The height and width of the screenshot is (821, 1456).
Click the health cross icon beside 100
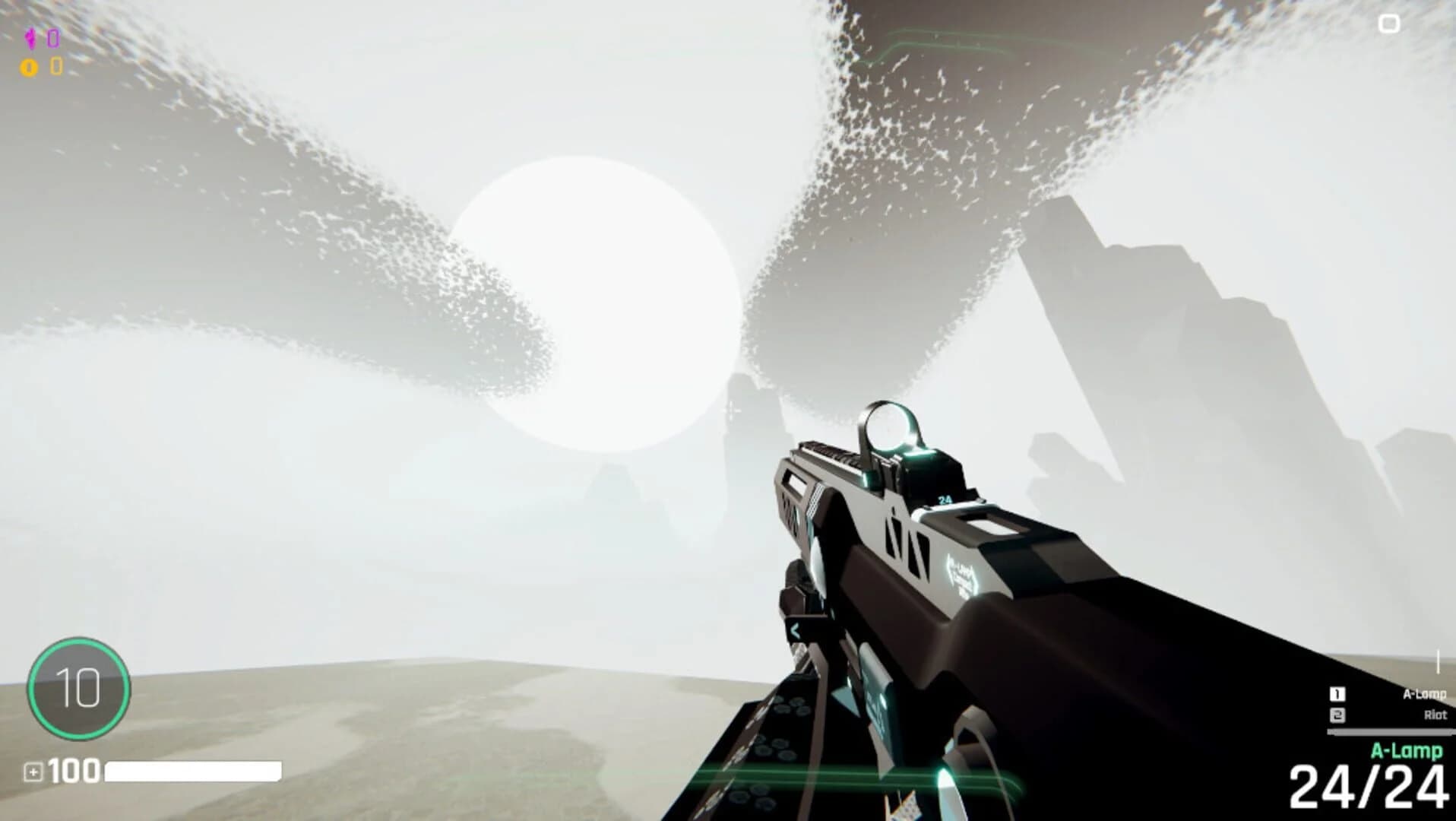click(34, 772)
